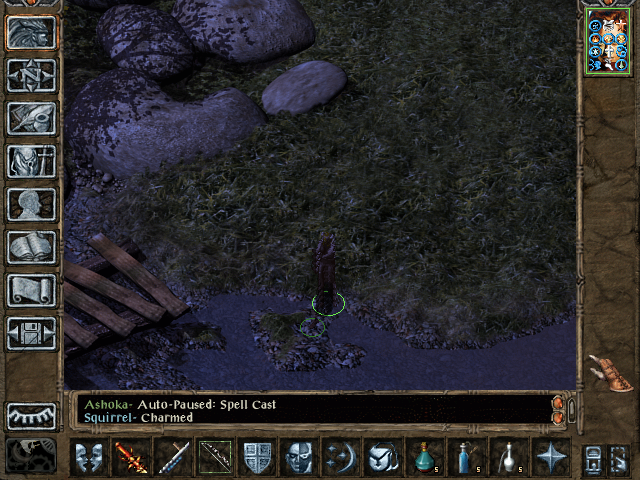Select the plain sword quick weapon
Viewport: 640px width, 480px height.
[172, 456]
